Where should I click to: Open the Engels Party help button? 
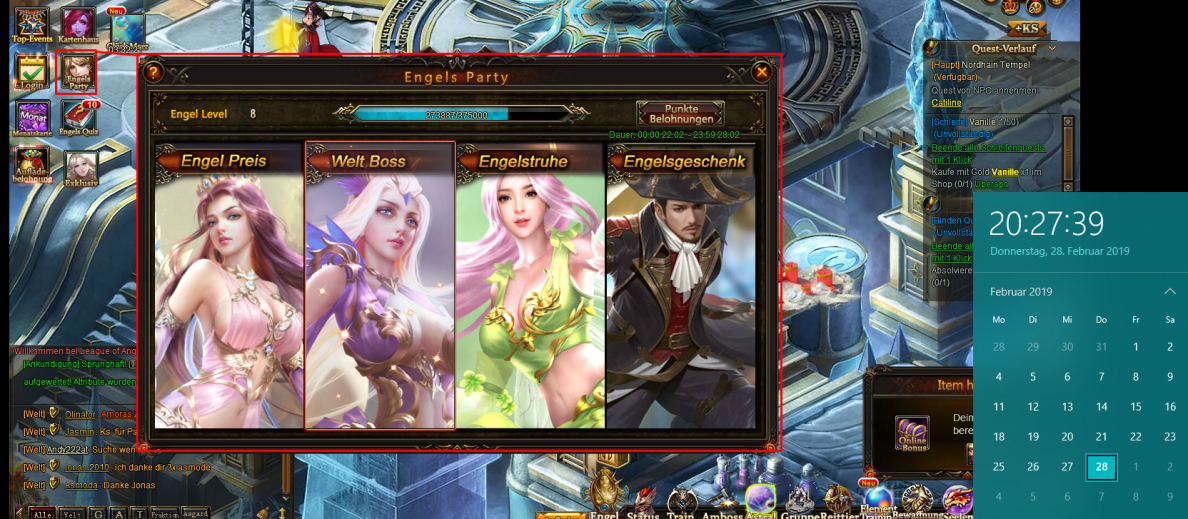point(153,72)
